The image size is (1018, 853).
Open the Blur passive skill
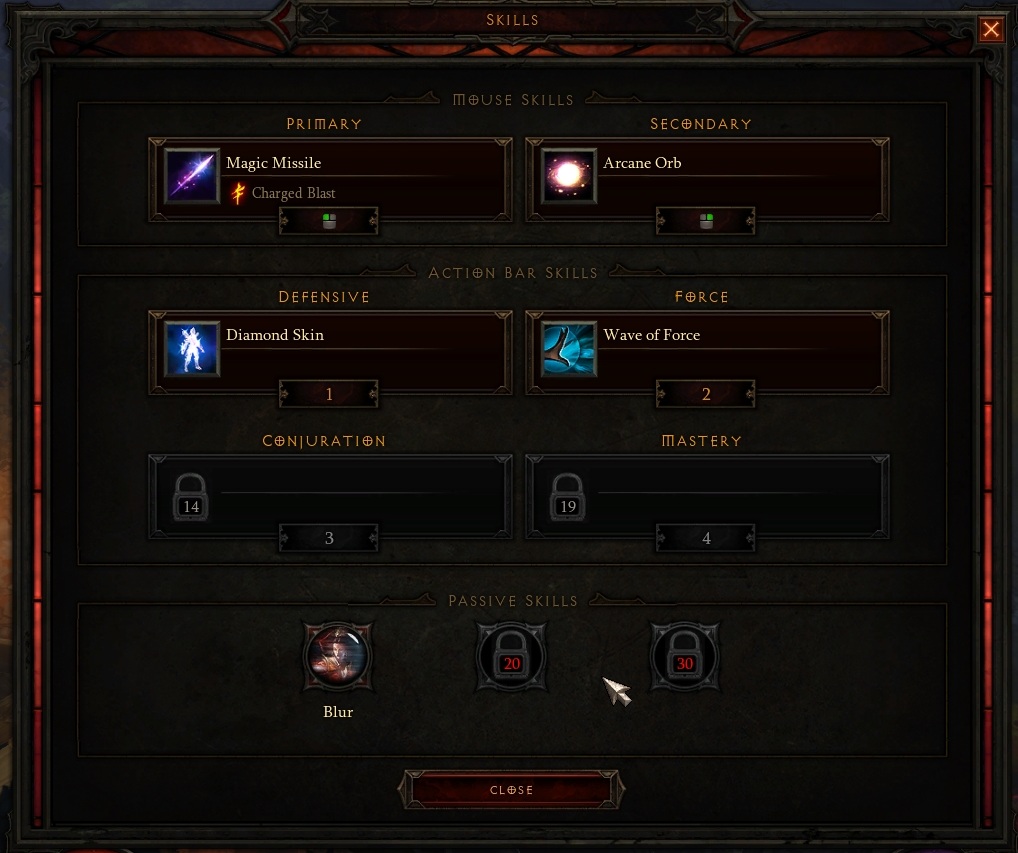tap(338, 658)
